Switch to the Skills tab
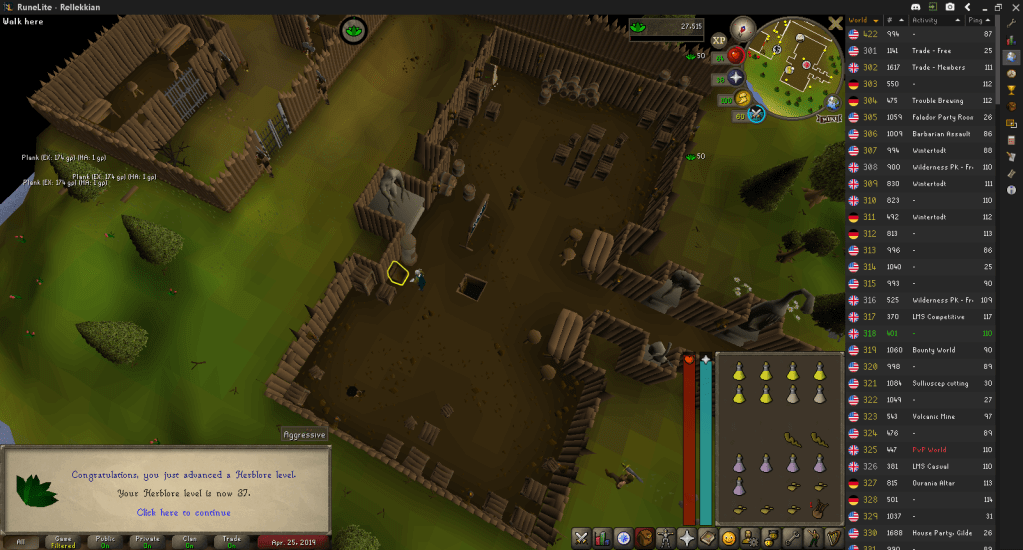The height and width of the screenshot is (550, 1023). [601, 538]
